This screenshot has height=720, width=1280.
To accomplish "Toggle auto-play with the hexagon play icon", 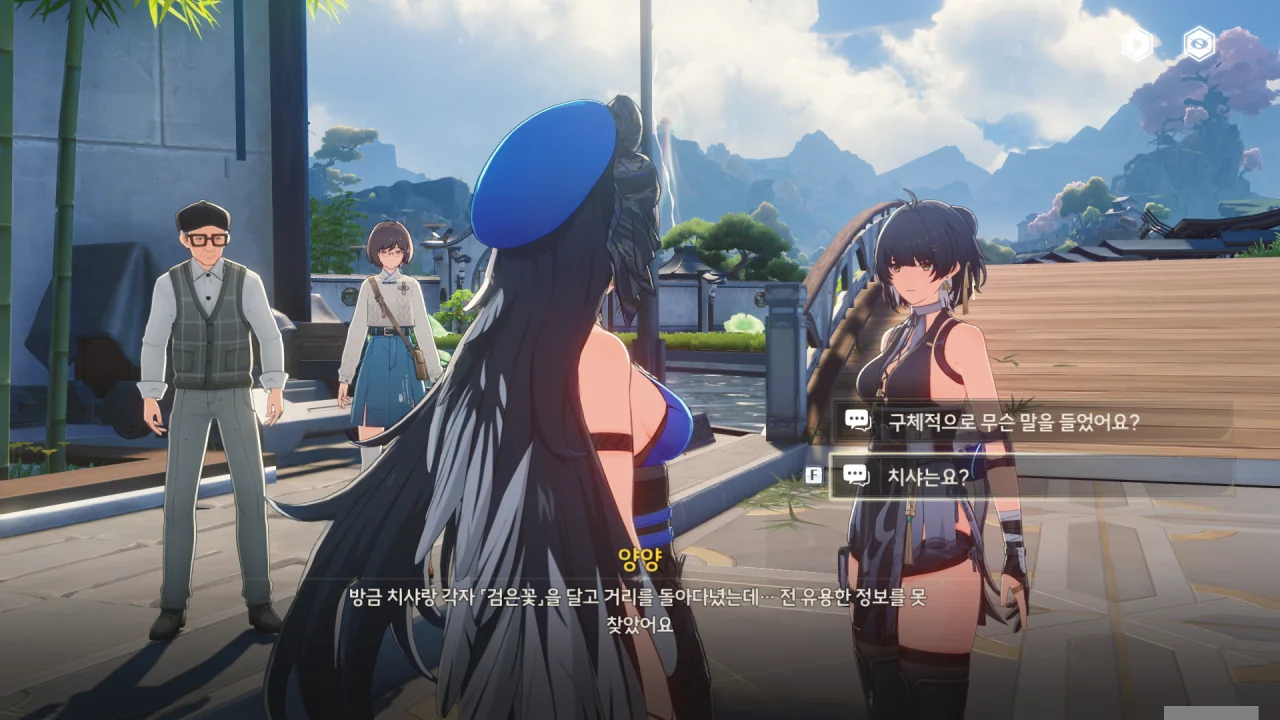I will tap(1137, 44).
